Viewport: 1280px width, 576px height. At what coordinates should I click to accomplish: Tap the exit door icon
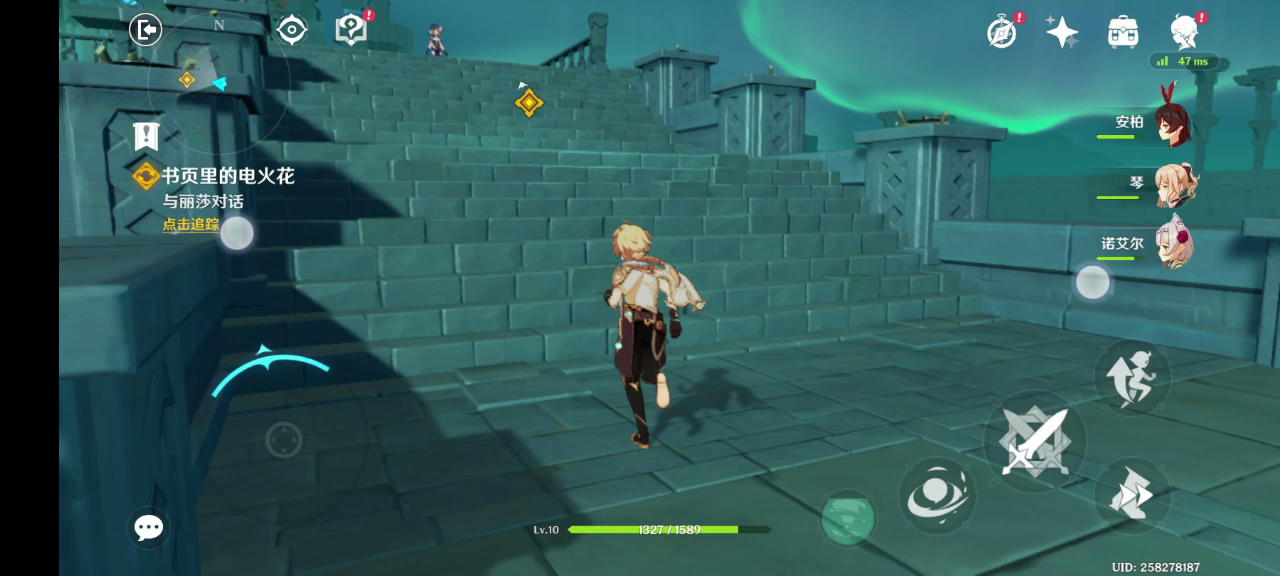146,29
